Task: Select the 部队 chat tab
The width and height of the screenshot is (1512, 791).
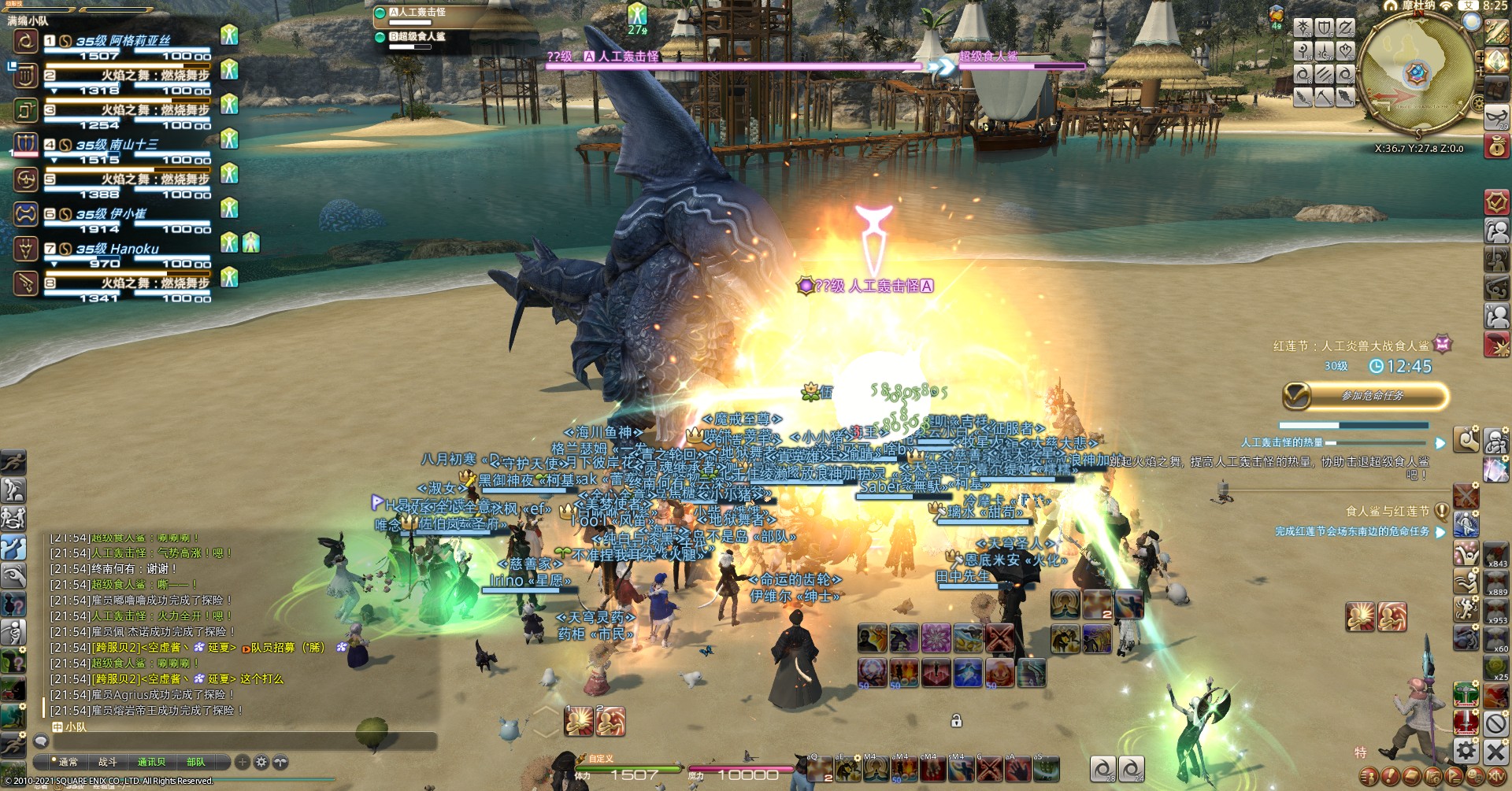Action: coord(196,762)
